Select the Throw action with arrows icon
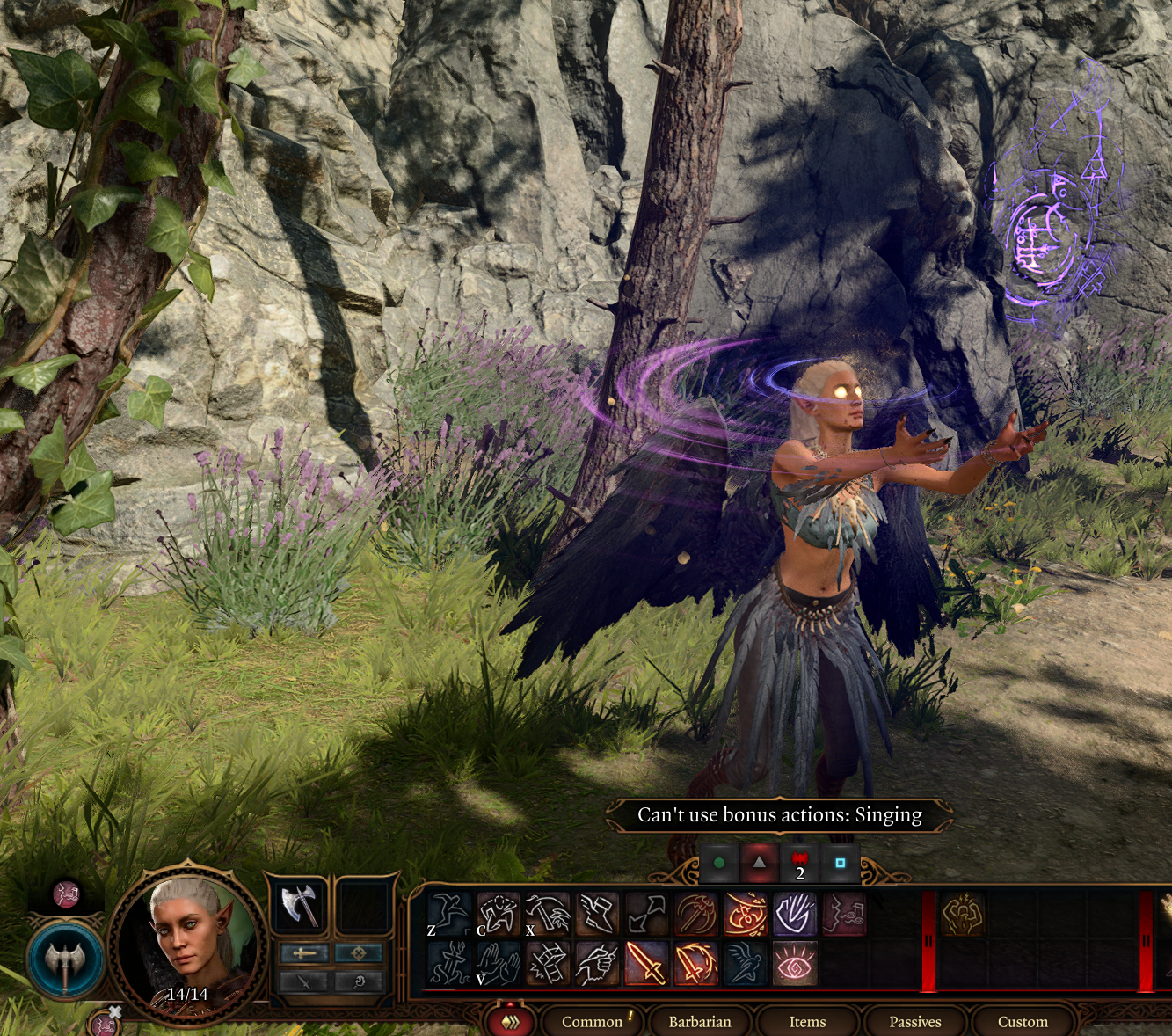1172x1036 pixels. coord(646,914)
